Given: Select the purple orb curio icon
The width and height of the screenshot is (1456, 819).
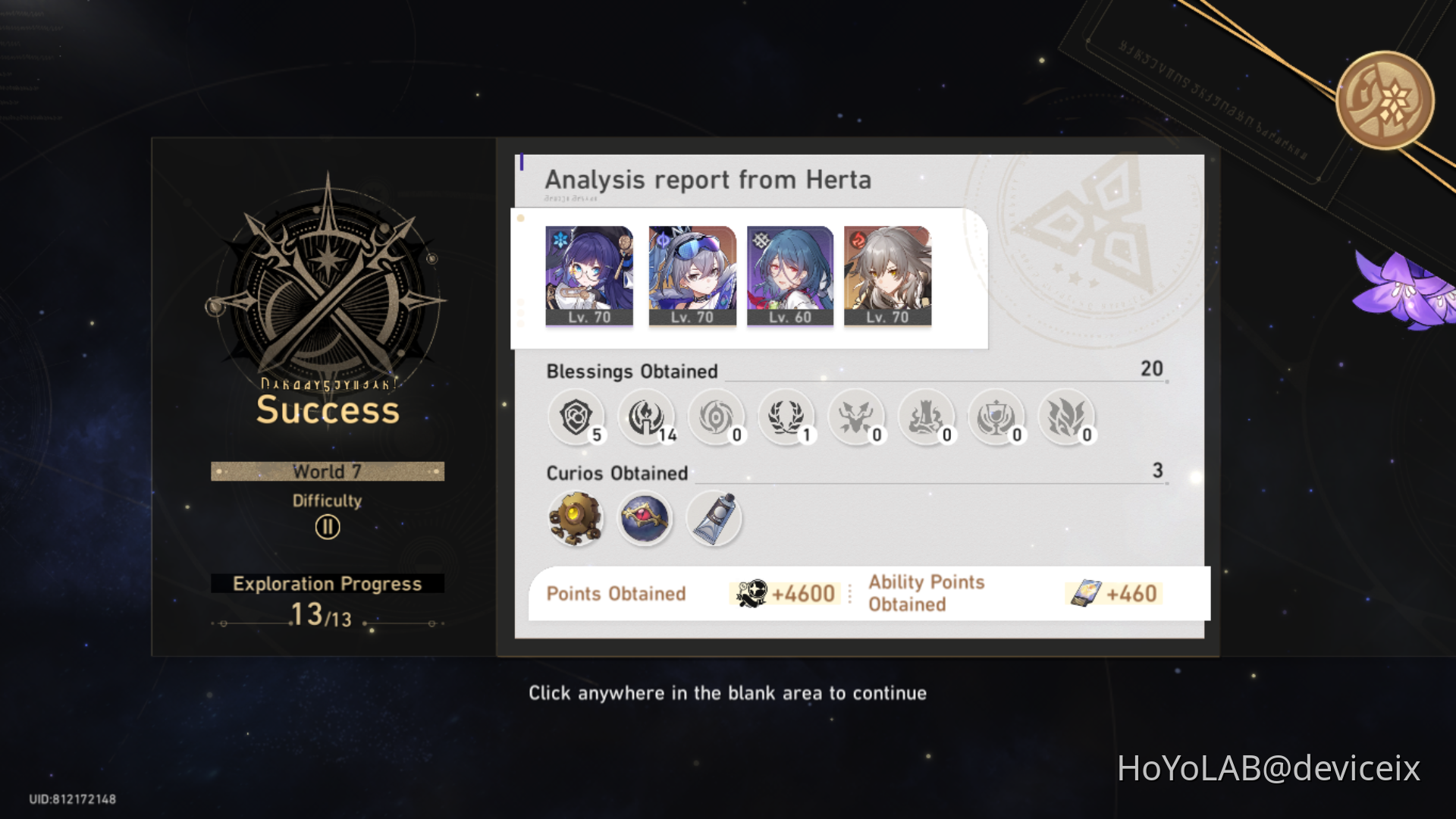Looking at the screenshot, I should click(x=645, y=518).
